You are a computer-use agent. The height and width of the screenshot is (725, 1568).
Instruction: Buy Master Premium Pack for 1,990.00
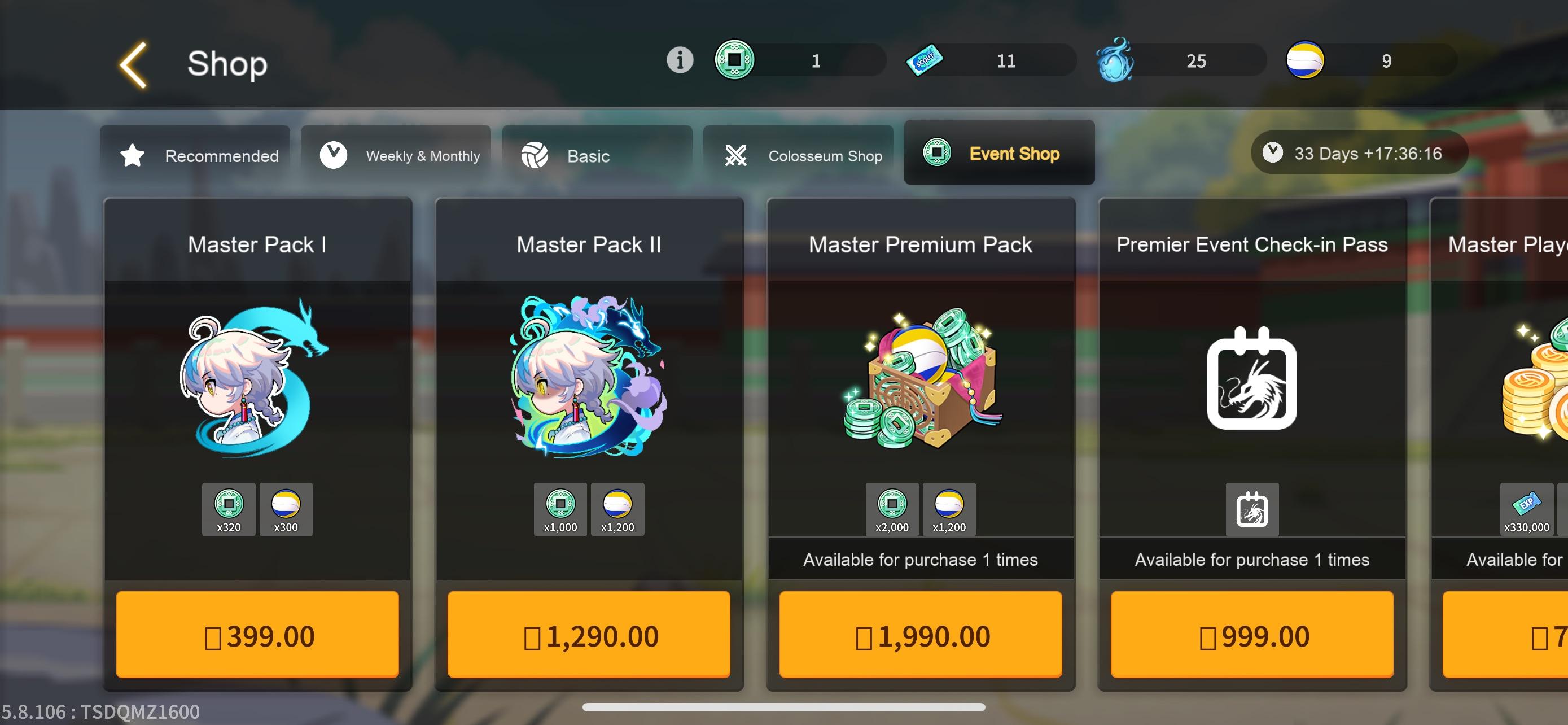(x=921, y=635)
